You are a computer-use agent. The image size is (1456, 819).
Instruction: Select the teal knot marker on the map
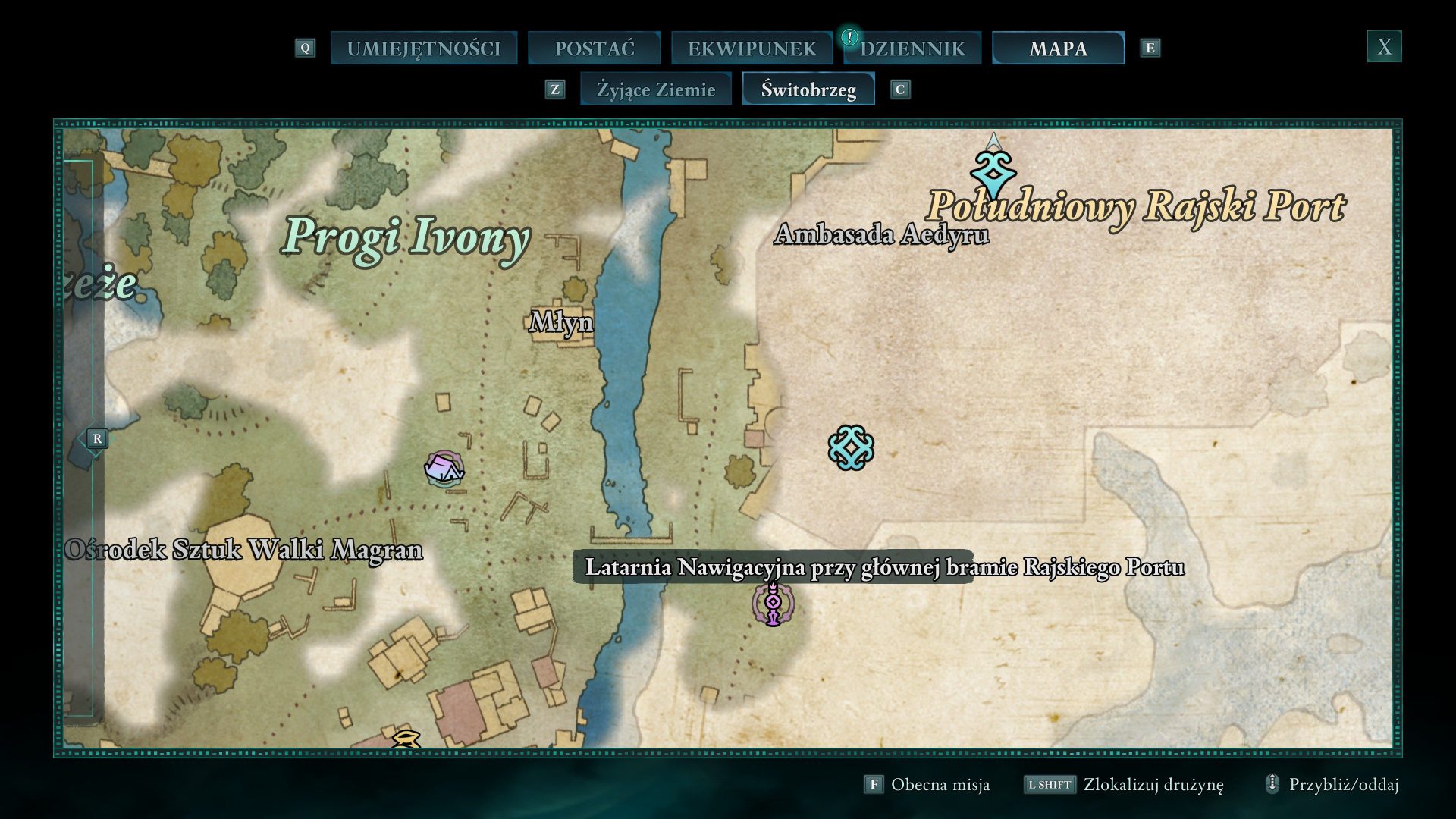point(851,447)
